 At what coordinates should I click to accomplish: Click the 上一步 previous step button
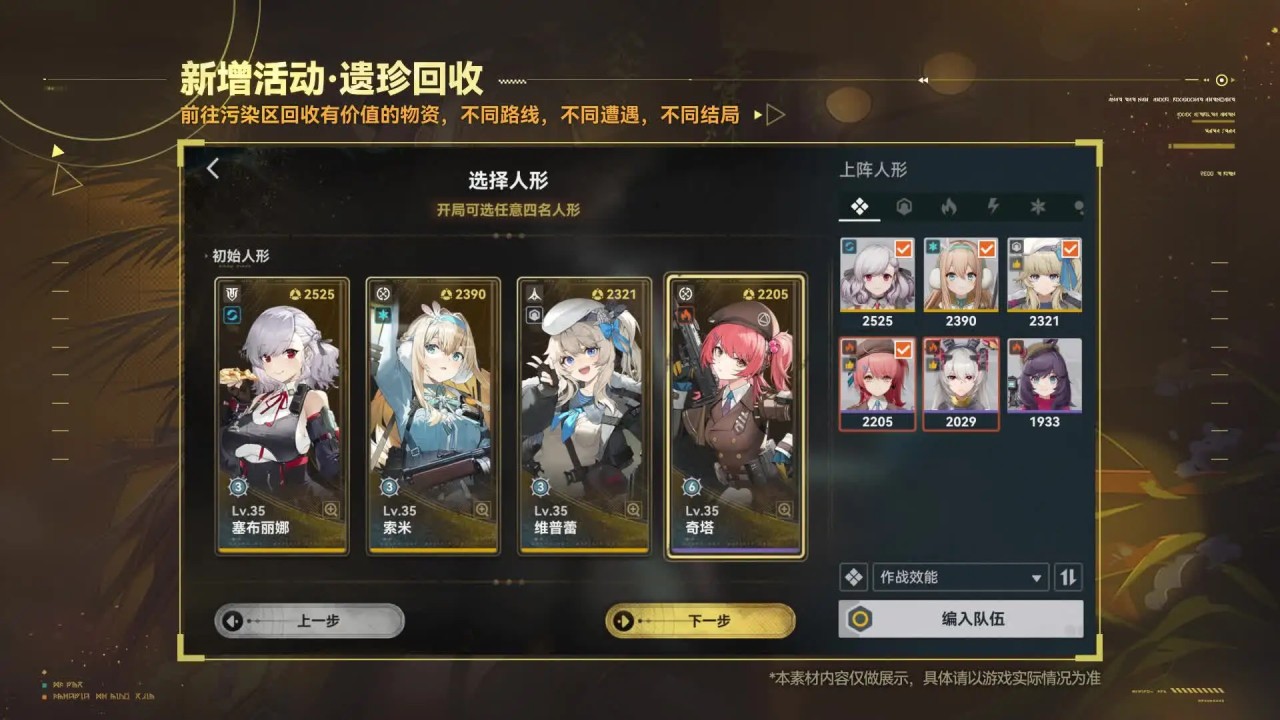tap(309, 621)
